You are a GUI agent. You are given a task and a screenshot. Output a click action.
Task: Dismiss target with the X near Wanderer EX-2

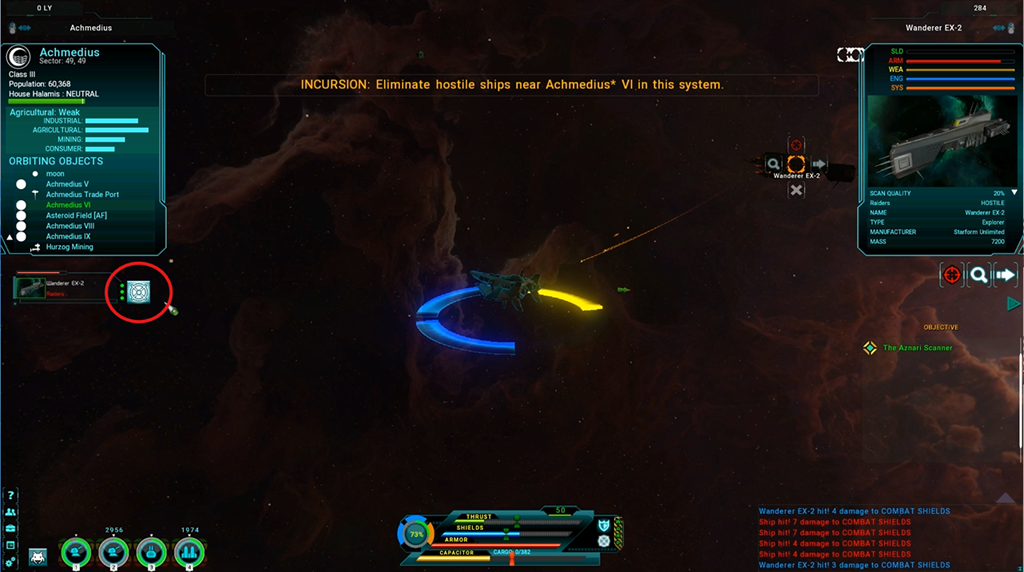pos(796,190)
